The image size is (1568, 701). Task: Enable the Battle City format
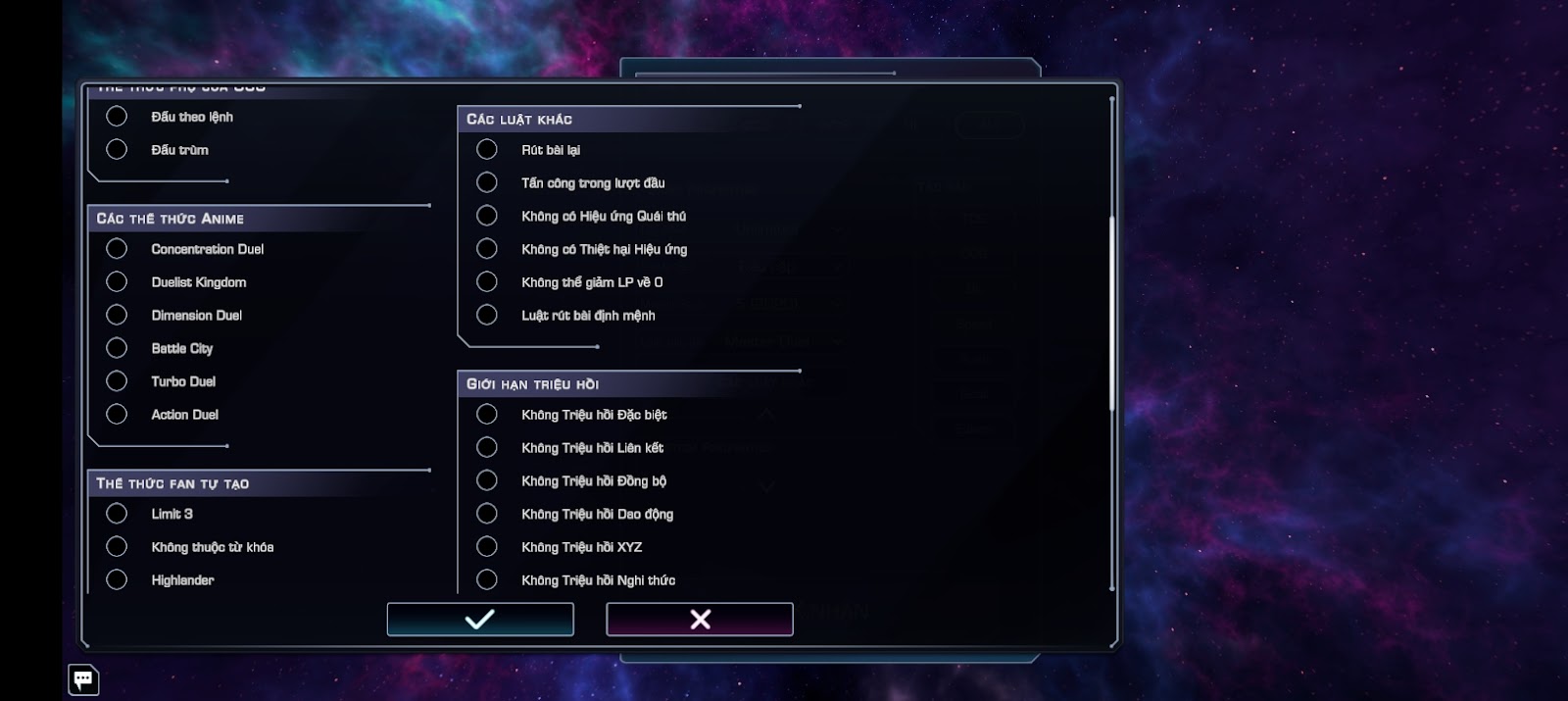[117, 348]
